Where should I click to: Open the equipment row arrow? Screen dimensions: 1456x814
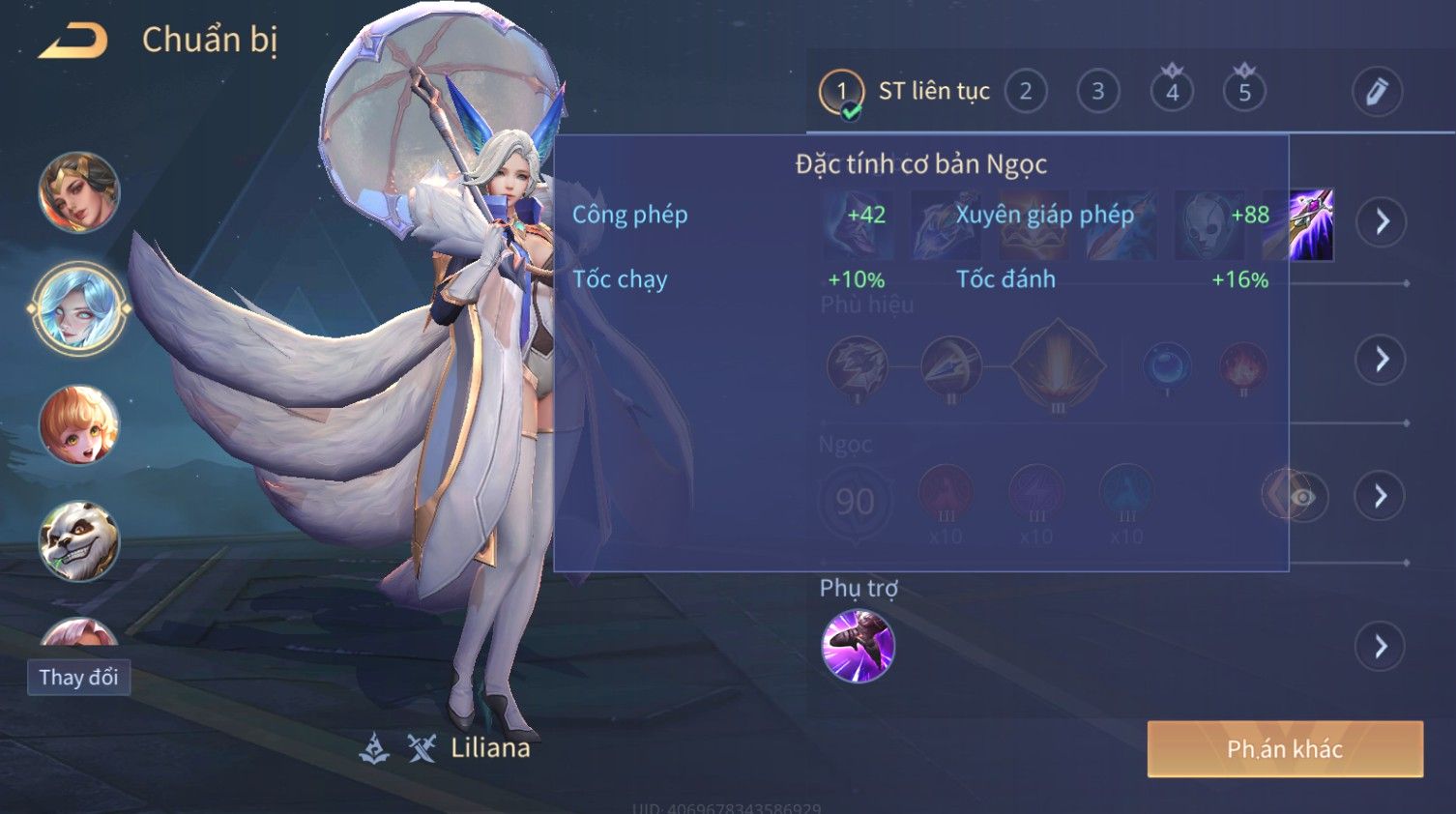[1382, 222]
